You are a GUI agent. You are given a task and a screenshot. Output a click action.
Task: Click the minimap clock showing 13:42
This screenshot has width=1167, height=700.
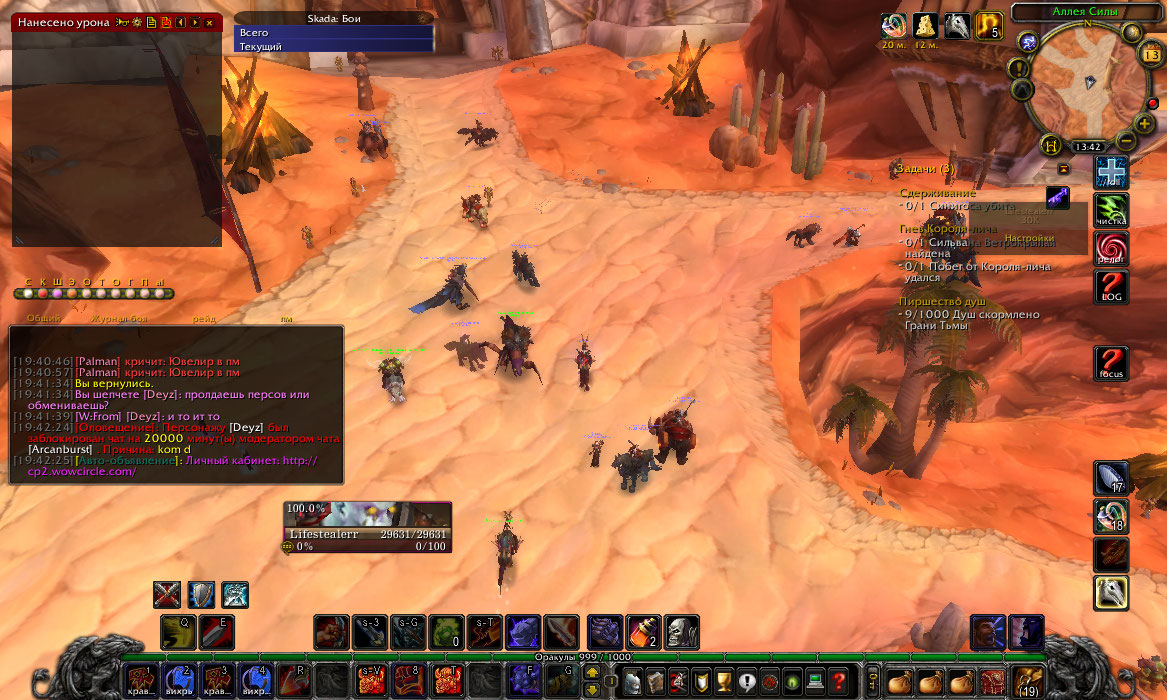pos(1087,146)
